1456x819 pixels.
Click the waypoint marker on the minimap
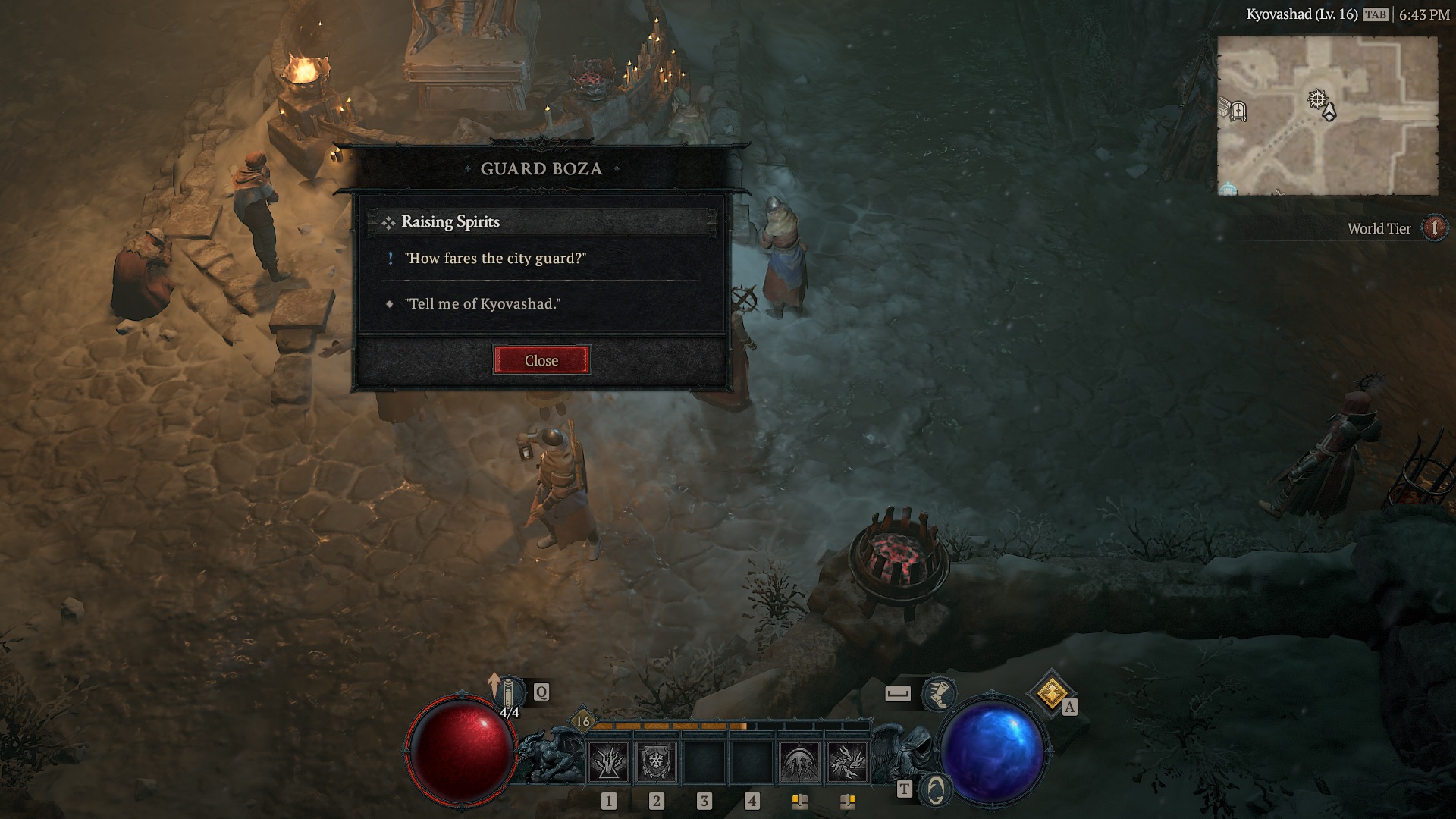point(1317,99)
